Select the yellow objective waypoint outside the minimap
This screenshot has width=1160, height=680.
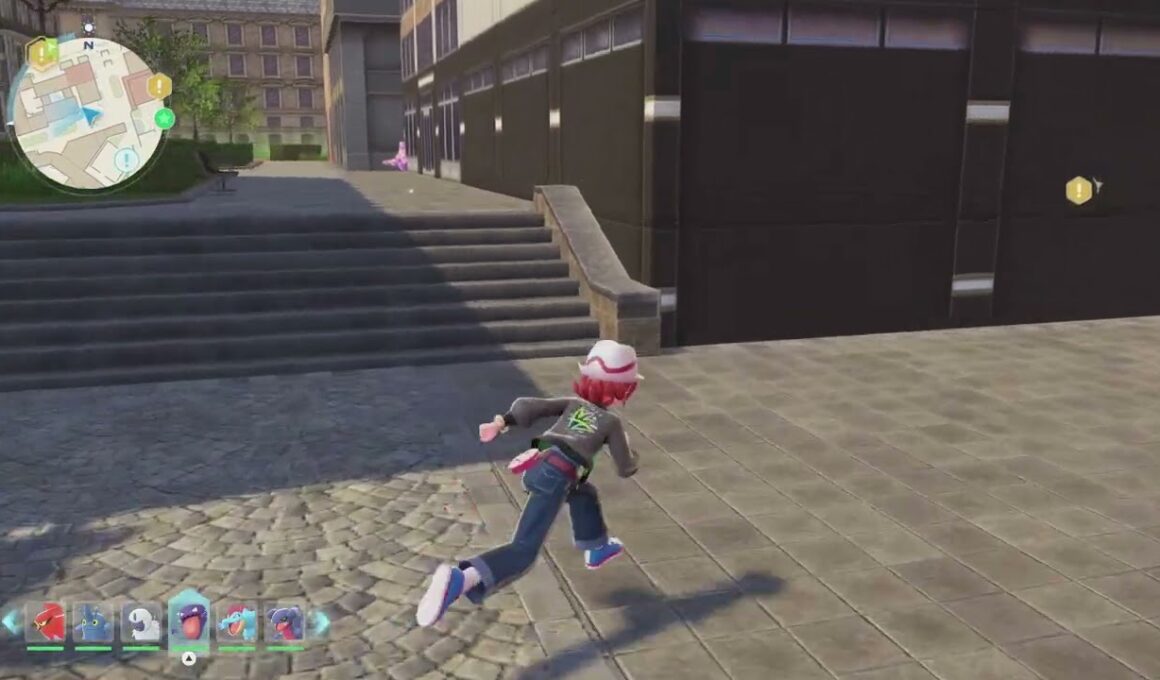[1079, 190]
